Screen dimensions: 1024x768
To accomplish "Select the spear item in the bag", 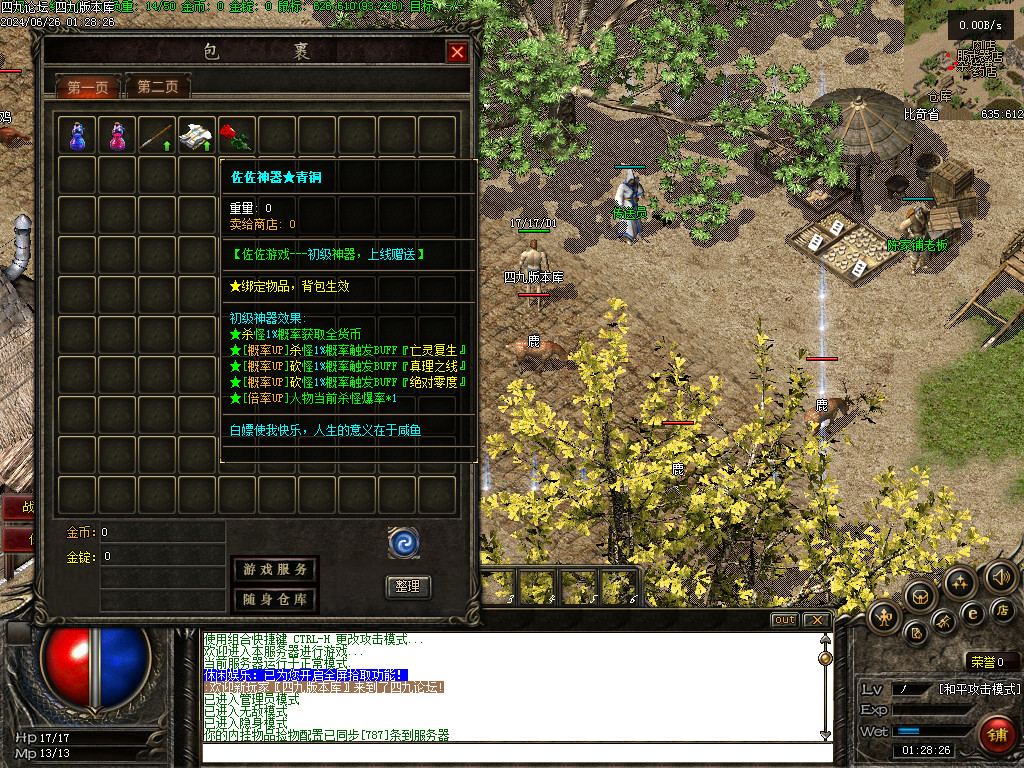I will 157,135.
